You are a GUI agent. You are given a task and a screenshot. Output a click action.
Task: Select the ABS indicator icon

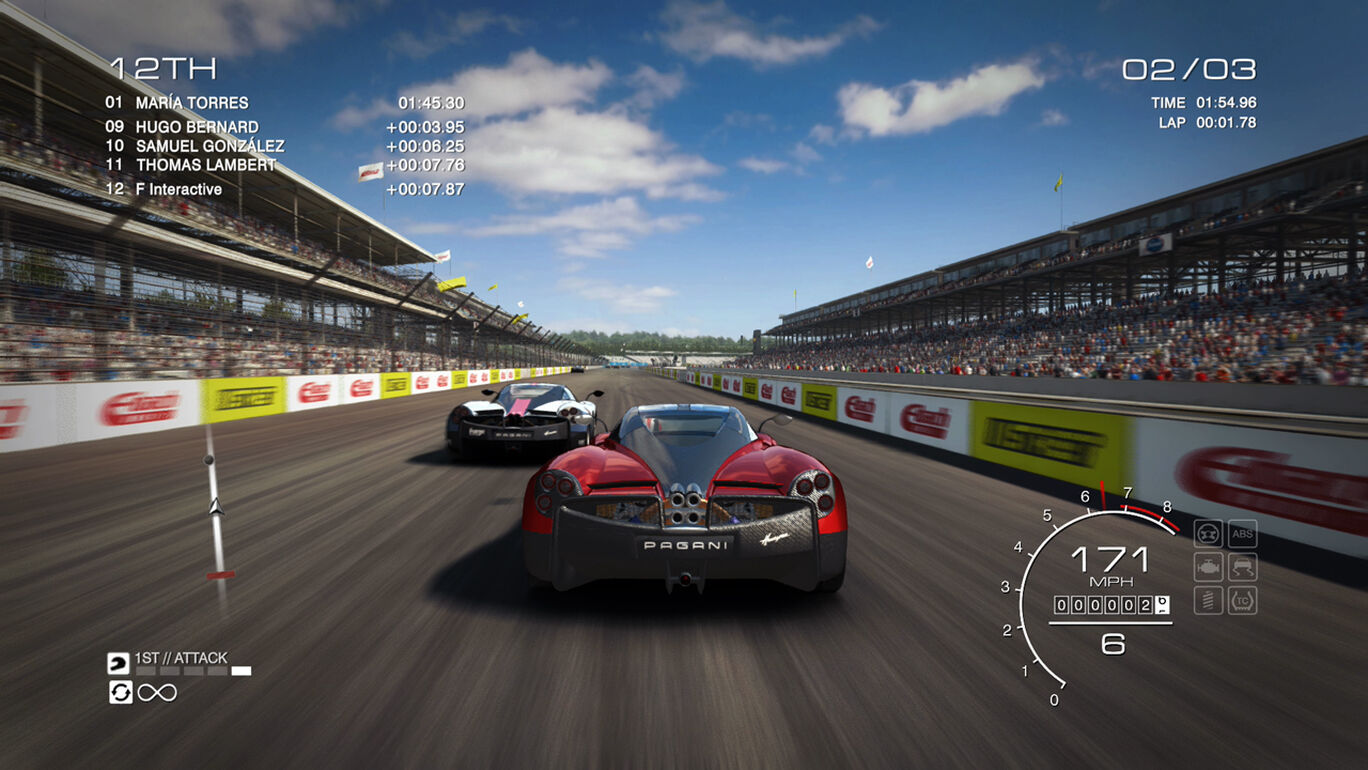[x=1242, y=533]
